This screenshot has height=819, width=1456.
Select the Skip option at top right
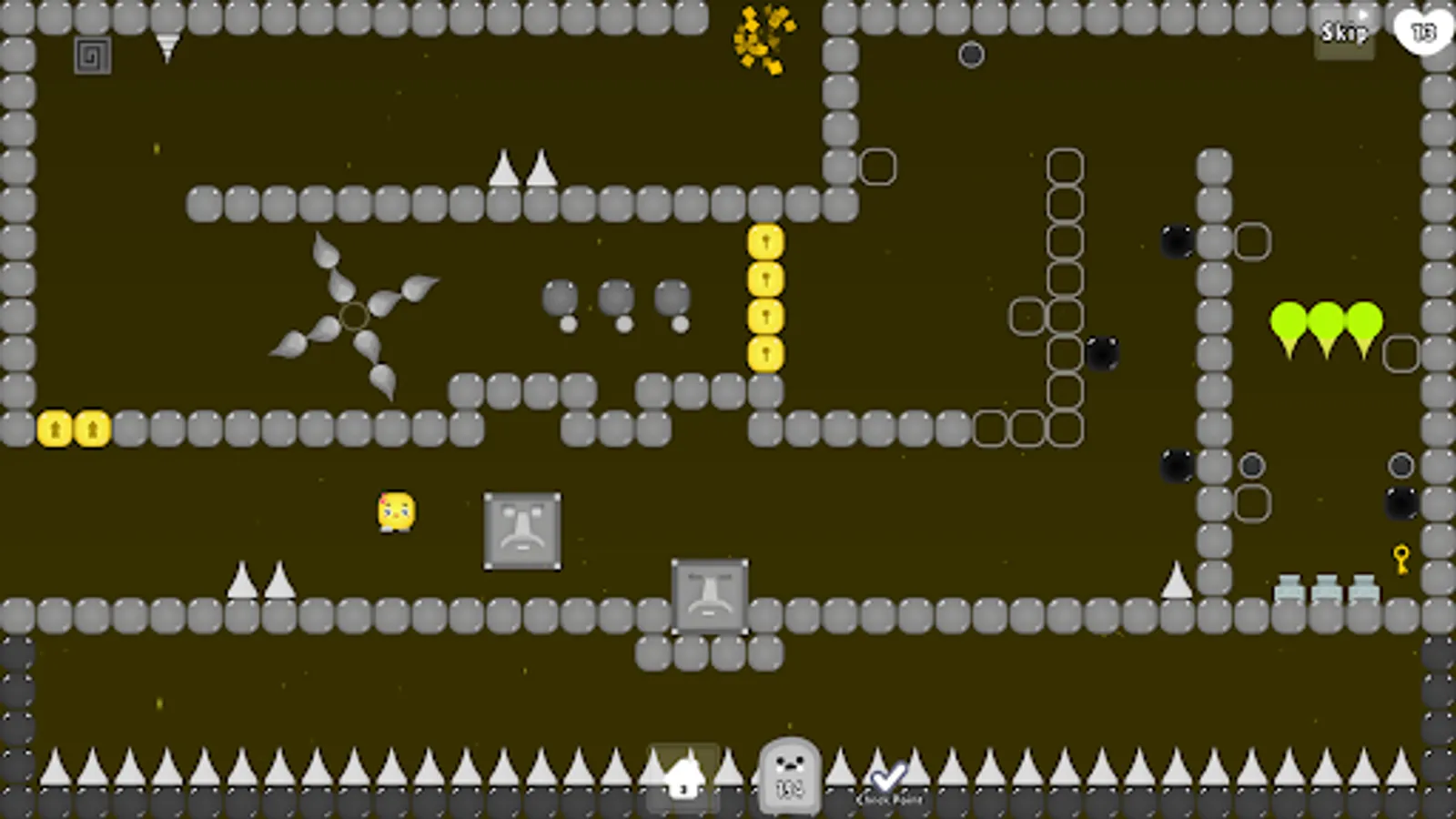[1344, 33]
